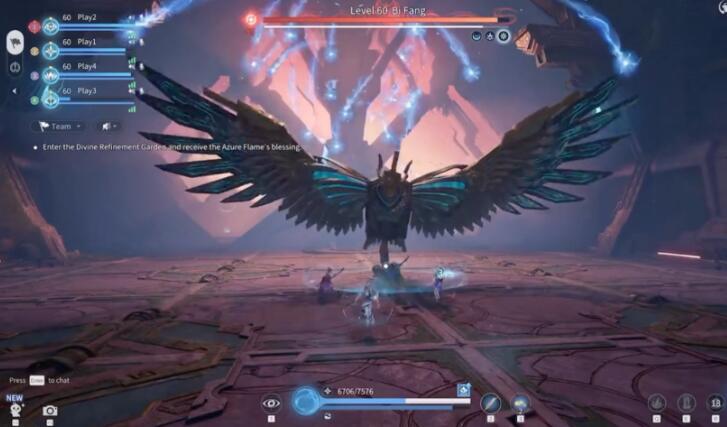The height and width of the screenshot is (427, 727).
Task: Toggle the eye view icon
Action: click(270, 403)
